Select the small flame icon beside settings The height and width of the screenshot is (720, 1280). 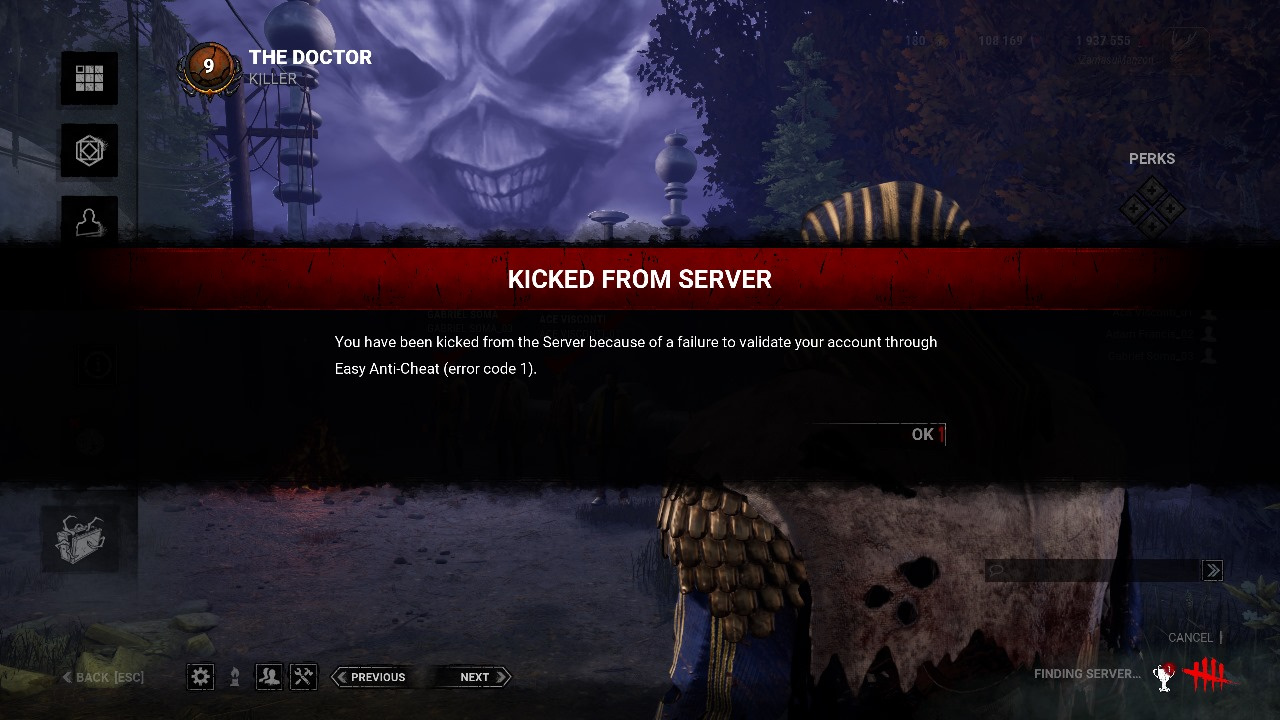click(235, 677)
